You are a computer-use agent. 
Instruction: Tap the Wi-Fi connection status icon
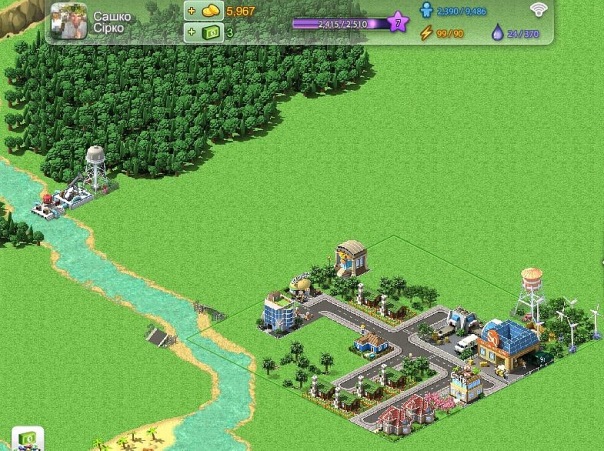541,11
